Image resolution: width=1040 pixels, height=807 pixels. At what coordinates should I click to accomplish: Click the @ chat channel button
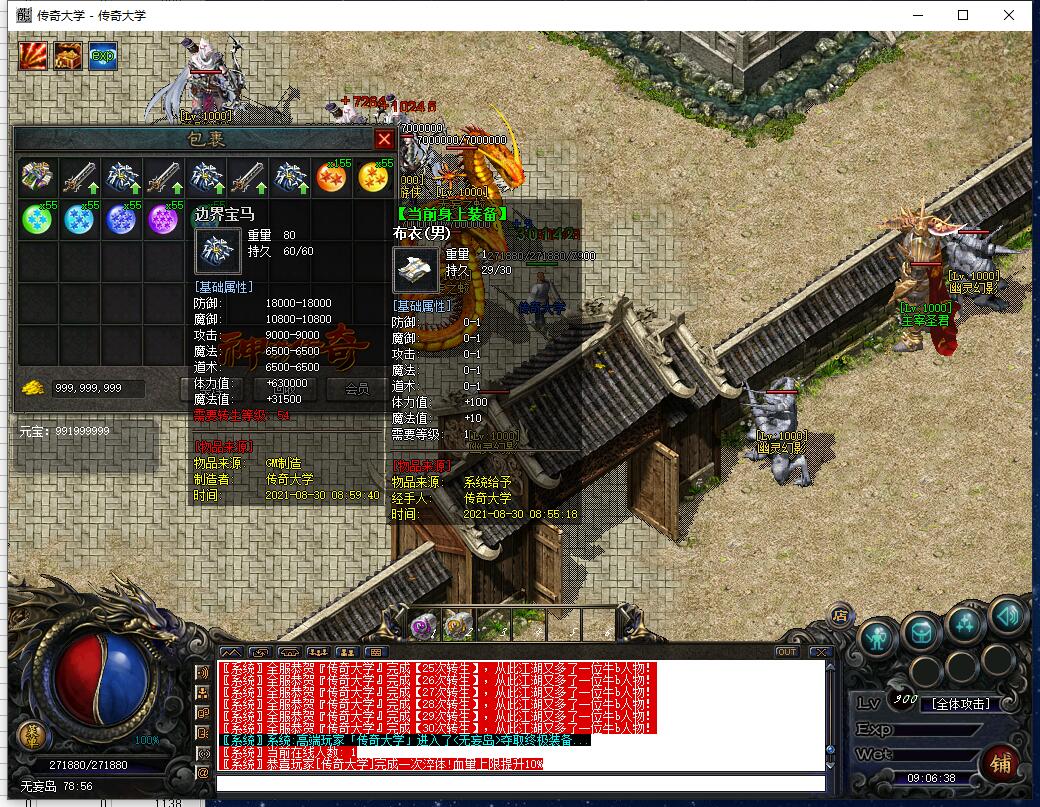[203, 773]
